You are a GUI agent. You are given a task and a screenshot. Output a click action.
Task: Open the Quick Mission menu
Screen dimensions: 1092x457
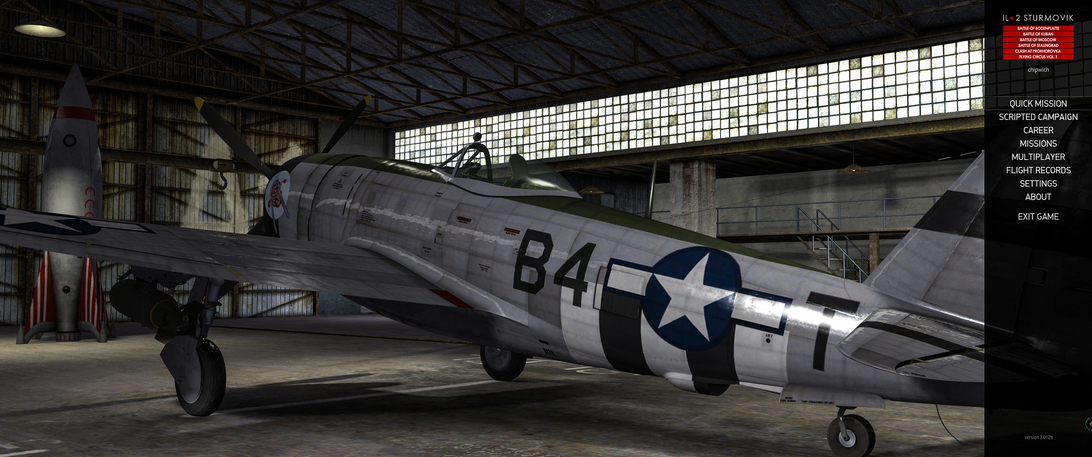[1038, 104]
